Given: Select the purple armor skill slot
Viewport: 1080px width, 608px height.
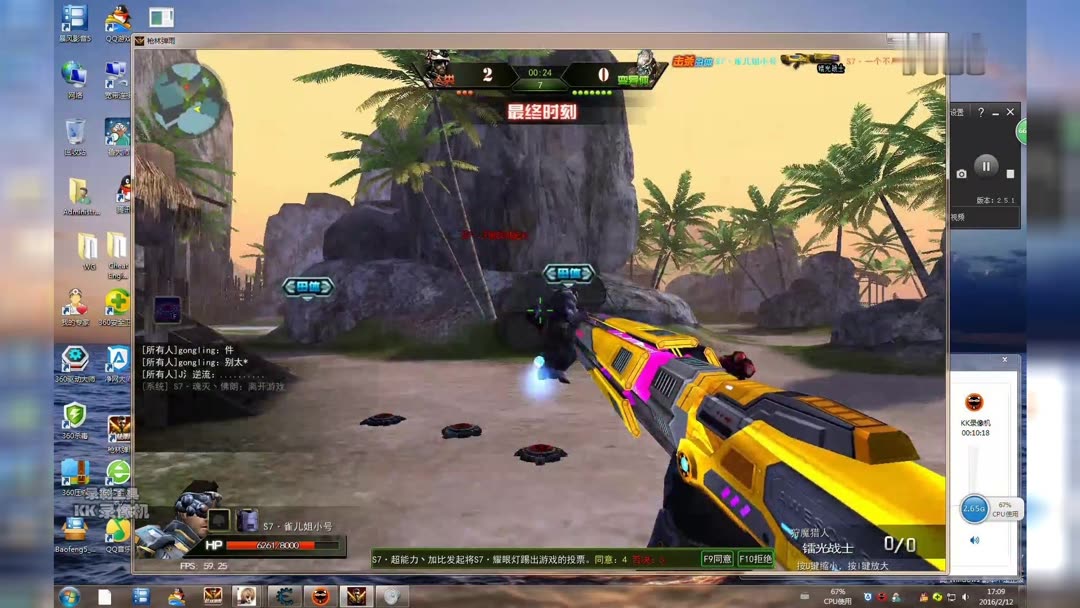Looking at the screenshot, I should click(247, 520).
